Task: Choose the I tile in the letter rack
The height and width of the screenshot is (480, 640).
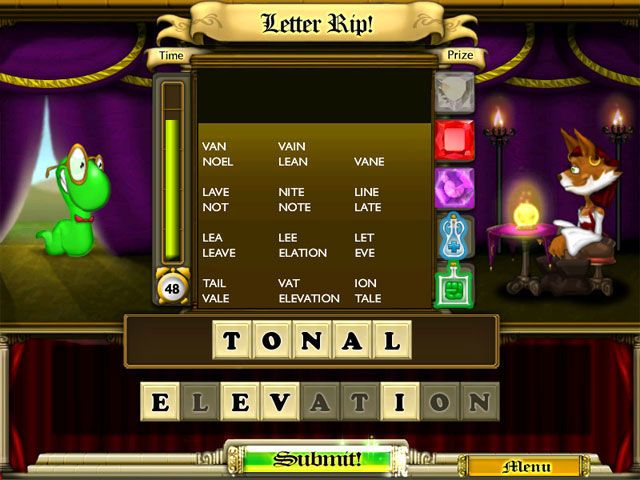Action: (x=400, y=402)
